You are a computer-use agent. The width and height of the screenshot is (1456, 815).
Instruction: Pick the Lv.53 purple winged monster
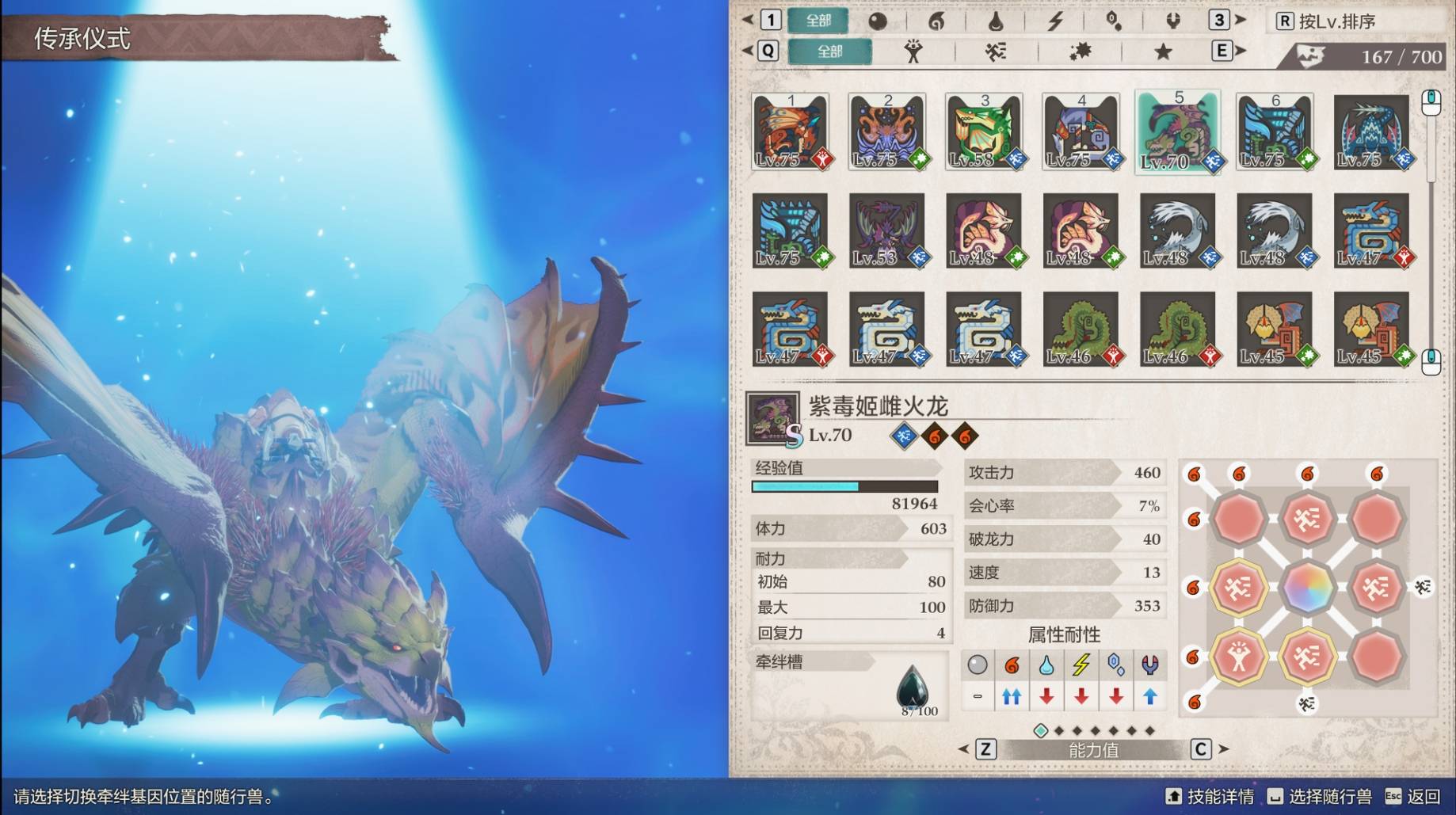(887, 230)
